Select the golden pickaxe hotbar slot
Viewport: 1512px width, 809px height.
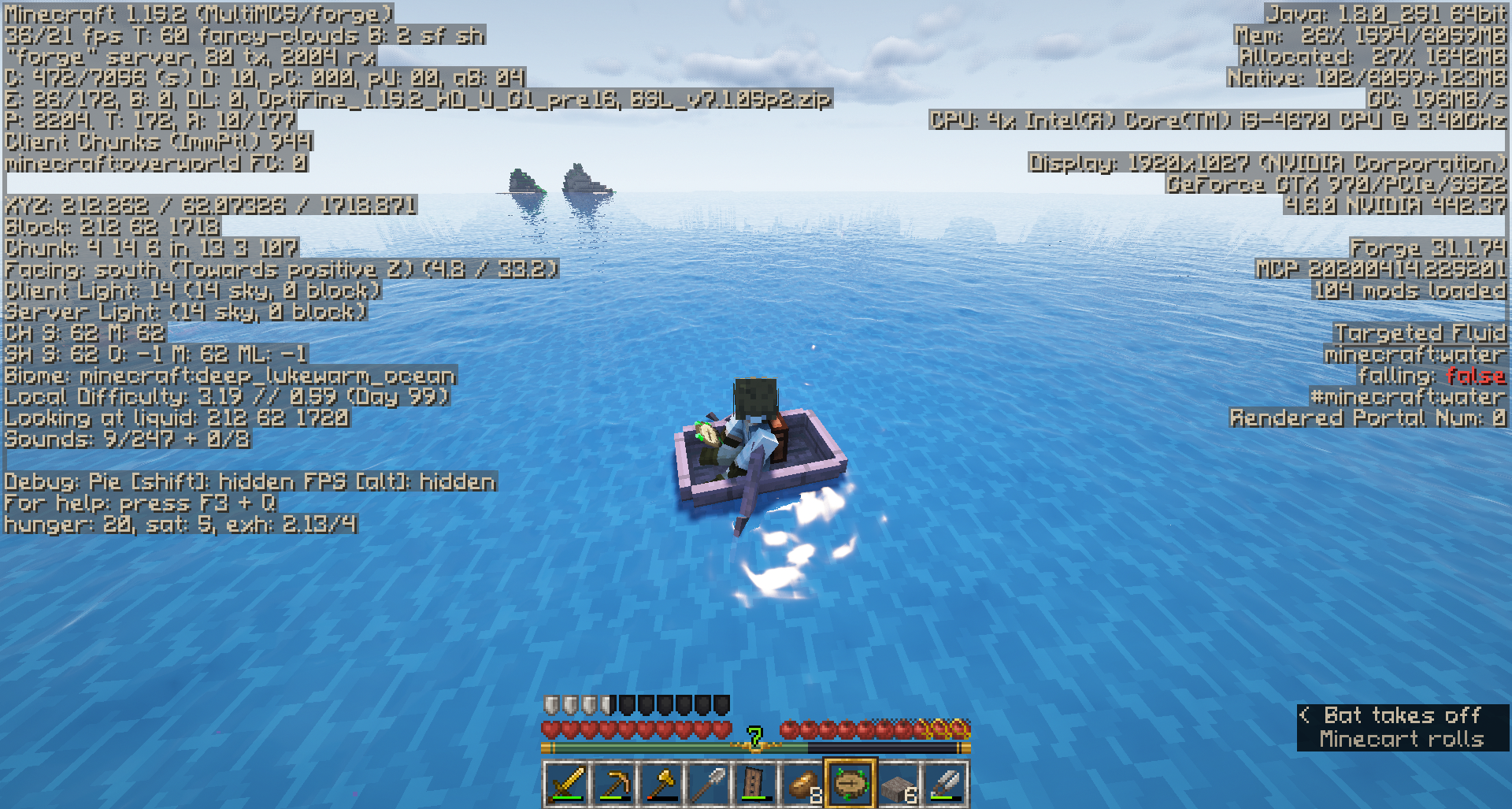coord(613,784)
